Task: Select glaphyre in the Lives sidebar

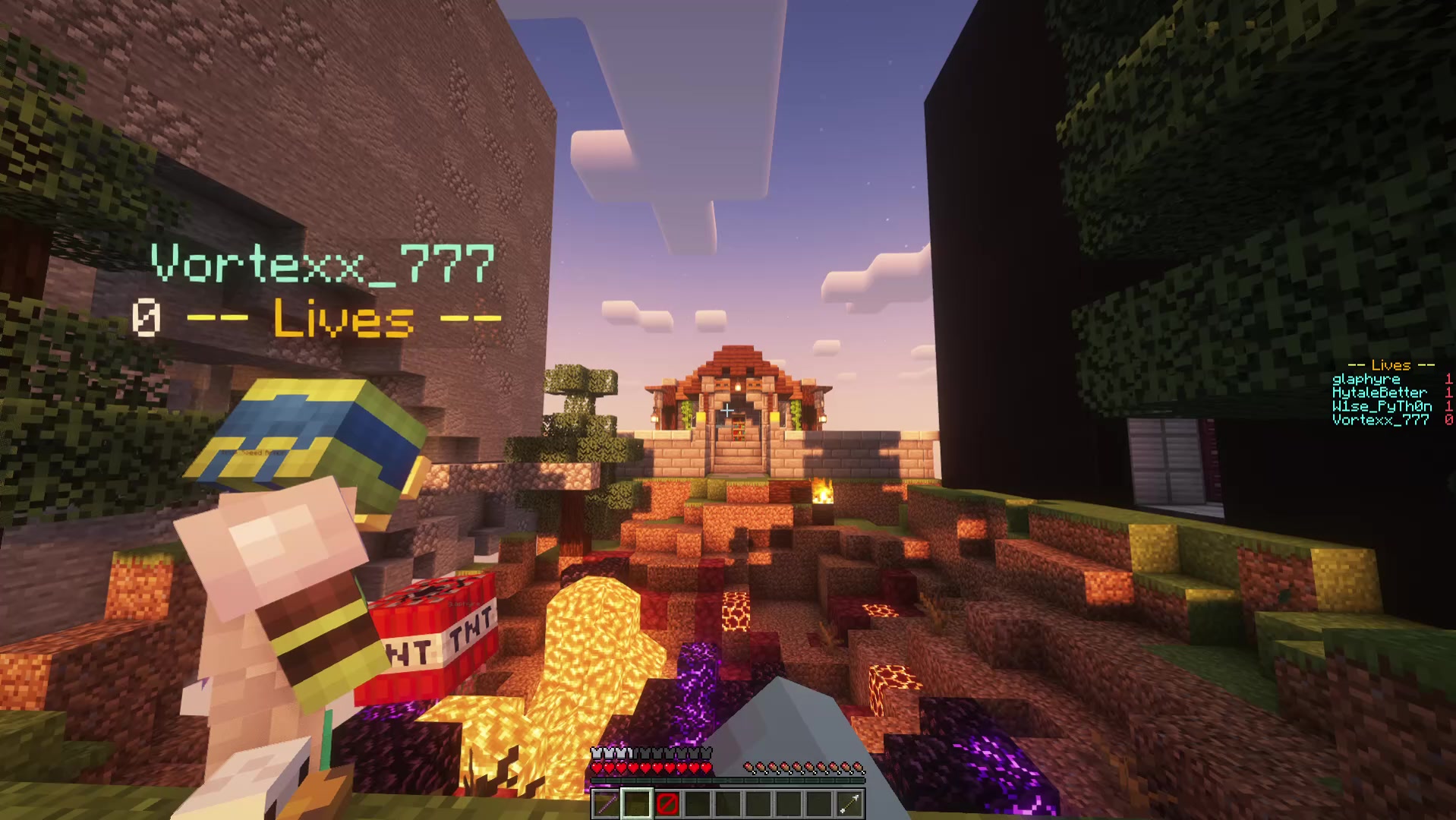Action: (x=1366, y=379)
